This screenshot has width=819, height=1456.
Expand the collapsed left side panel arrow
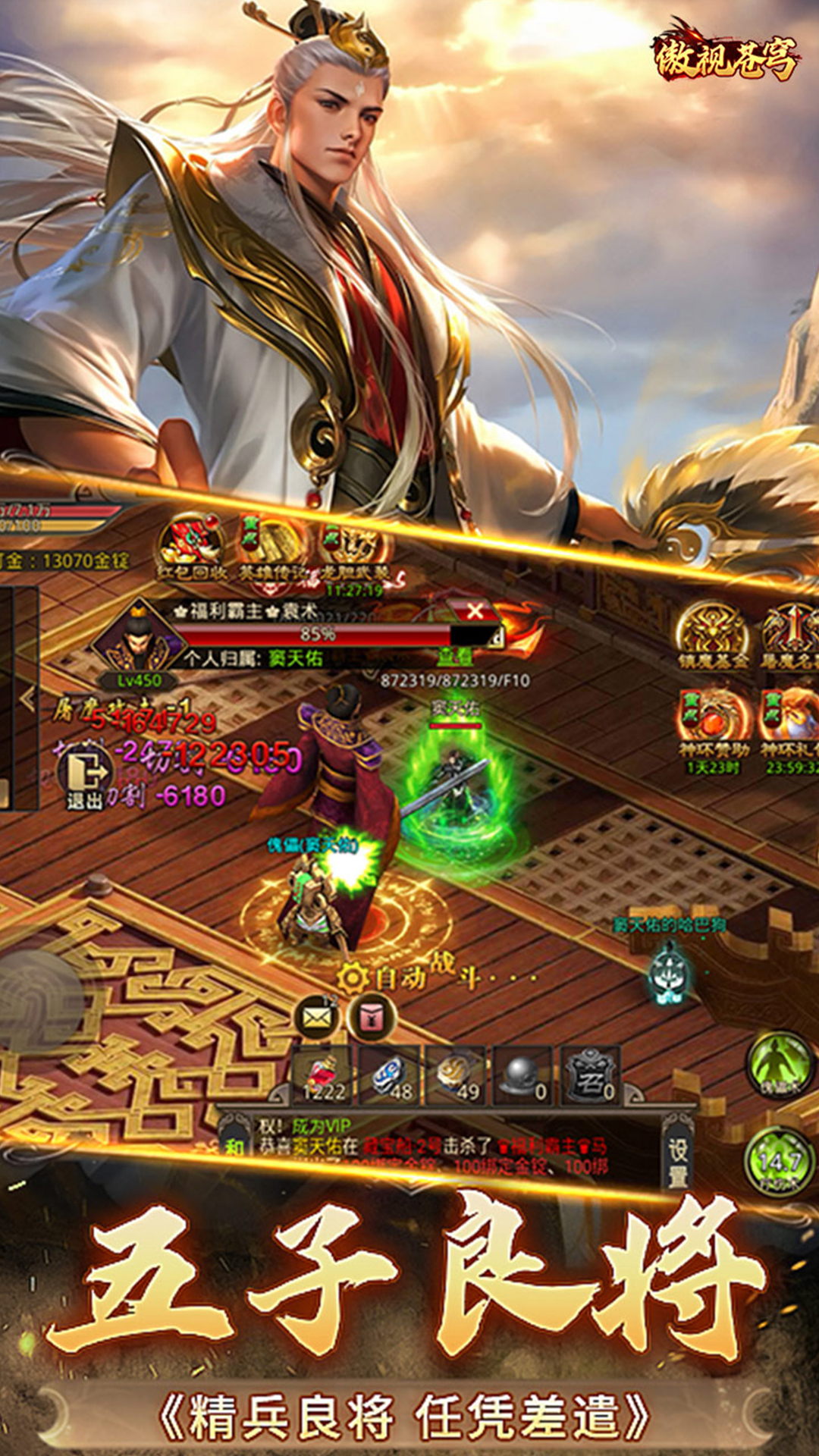click(x=27, y=698)
